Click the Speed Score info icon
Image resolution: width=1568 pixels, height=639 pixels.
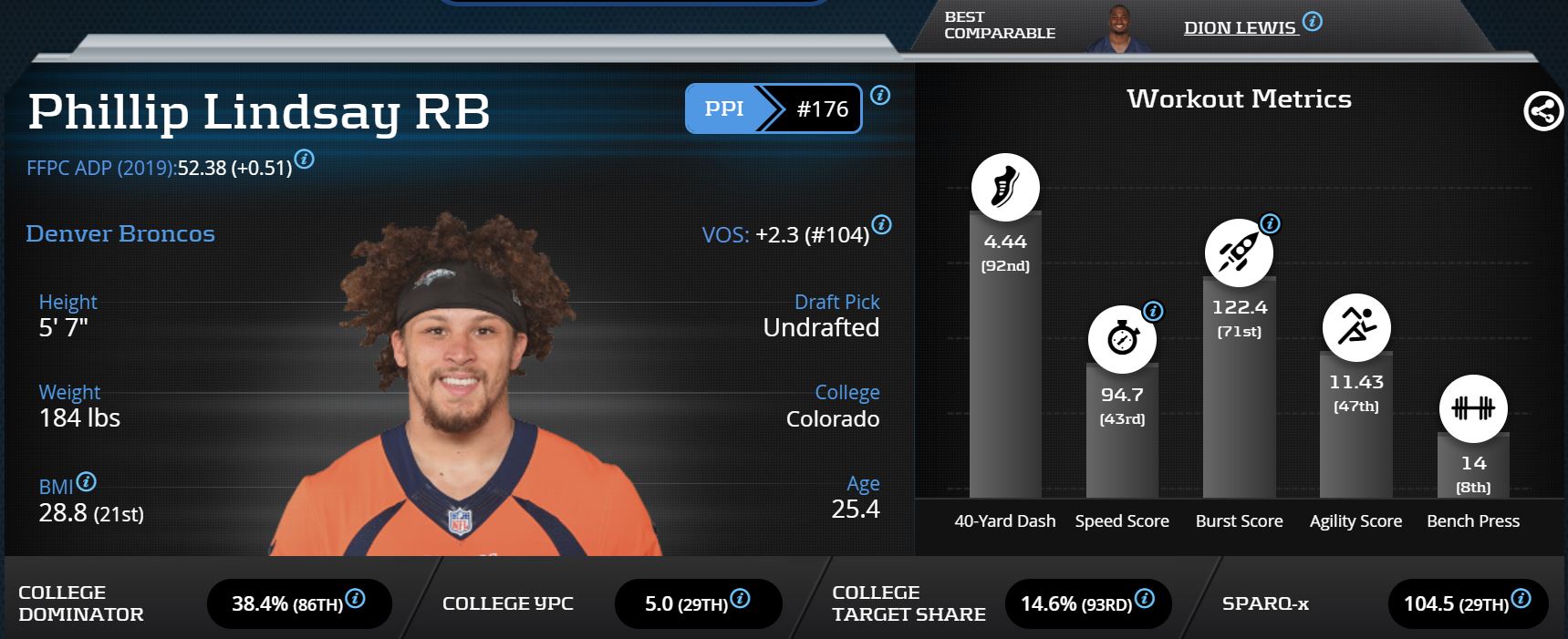tap(1153, 312)
